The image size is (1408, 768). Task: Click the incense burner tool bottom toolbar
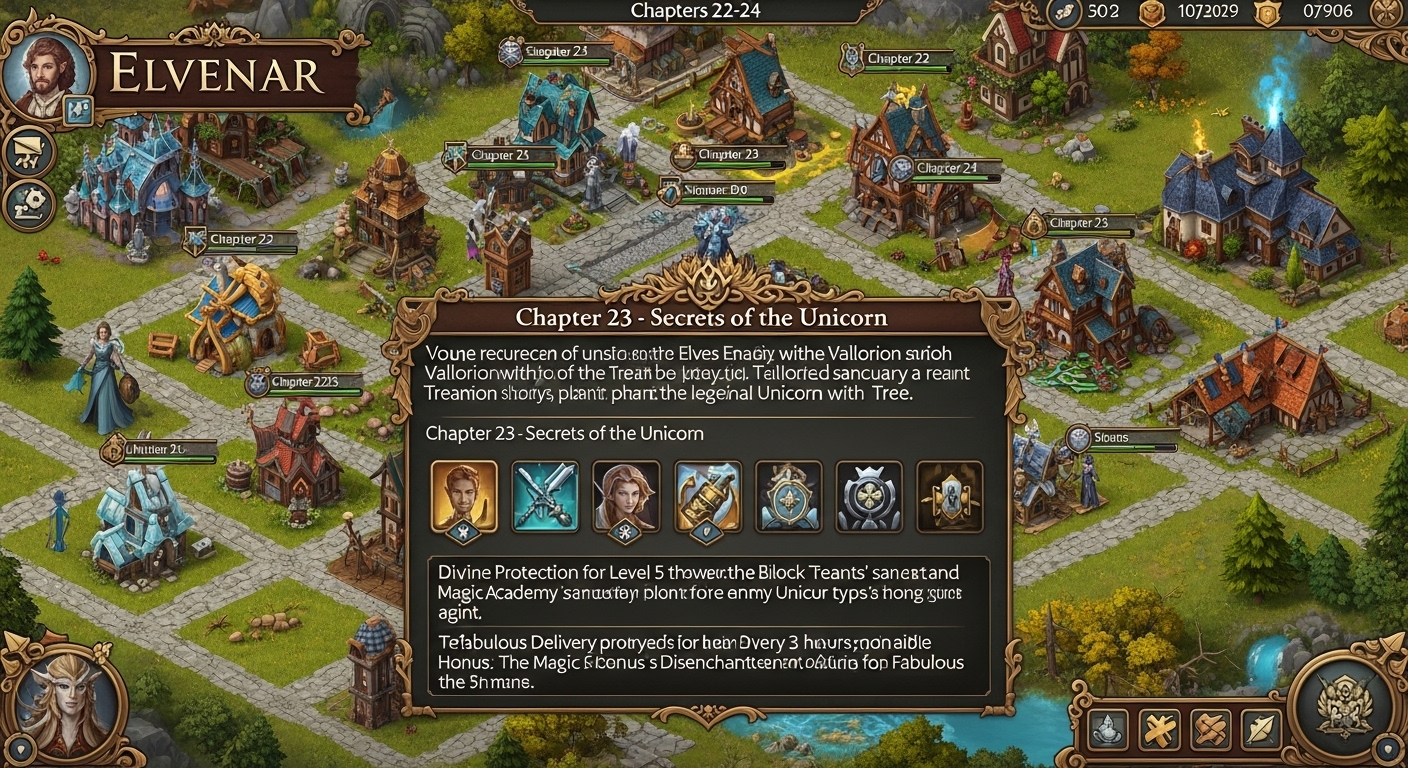(x=1108, y=730)
